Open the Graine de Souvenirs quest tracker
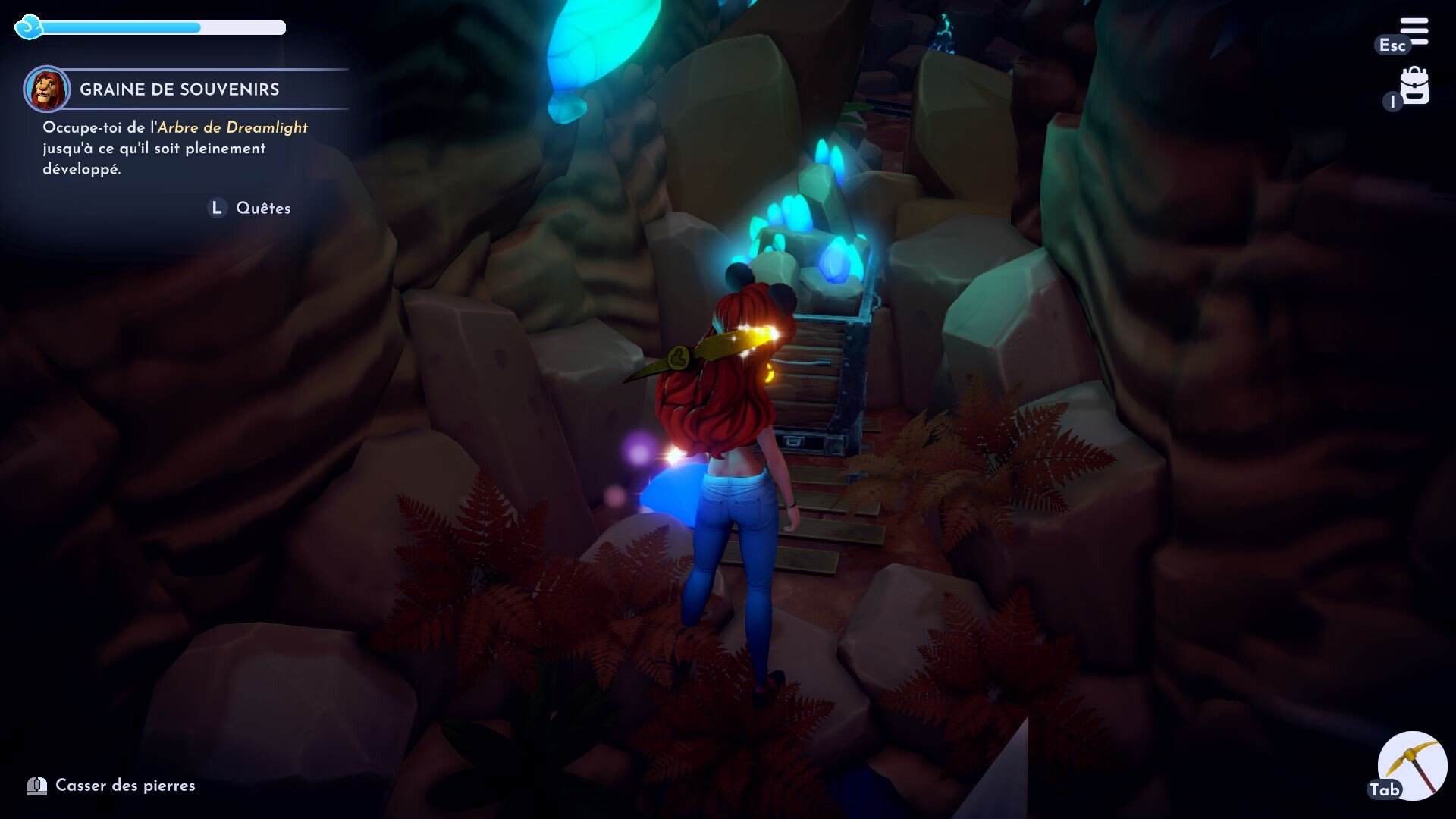Screen dimensions: 1456x819 (x=180, y=89)
